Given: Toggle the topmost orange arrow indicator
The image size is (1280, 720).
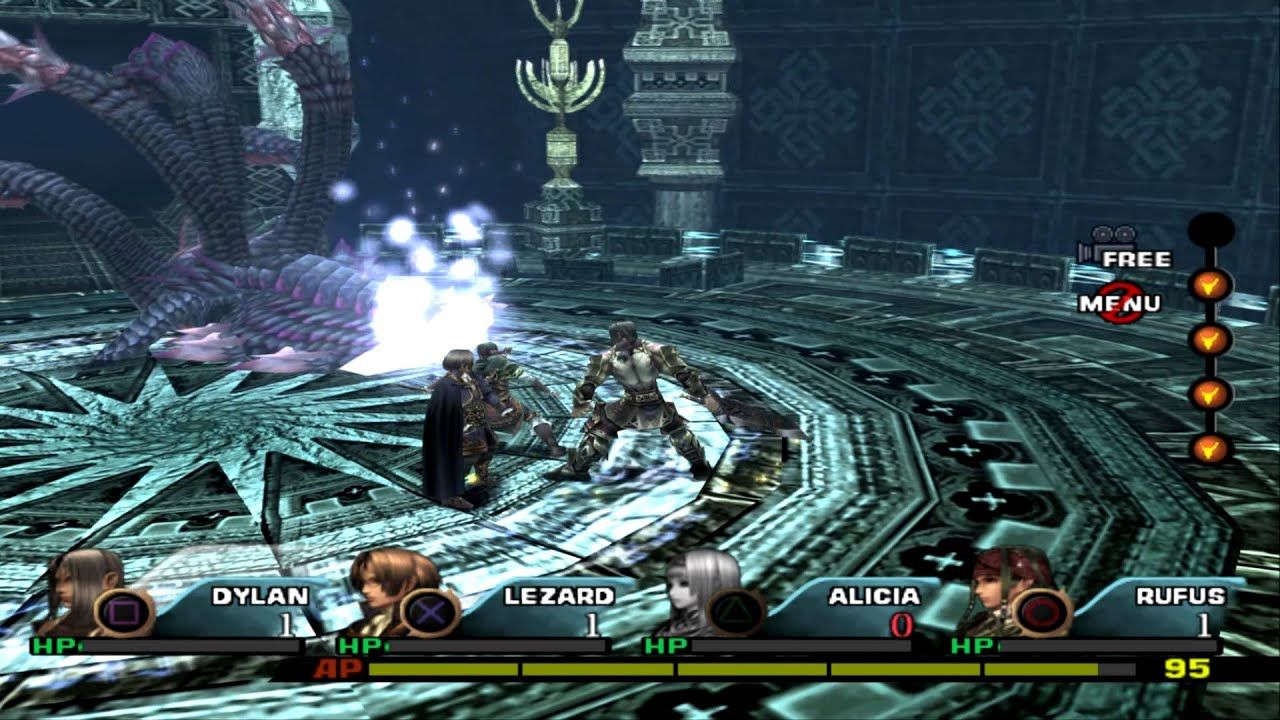Looking at the screenshot, I should [1208, 282].
